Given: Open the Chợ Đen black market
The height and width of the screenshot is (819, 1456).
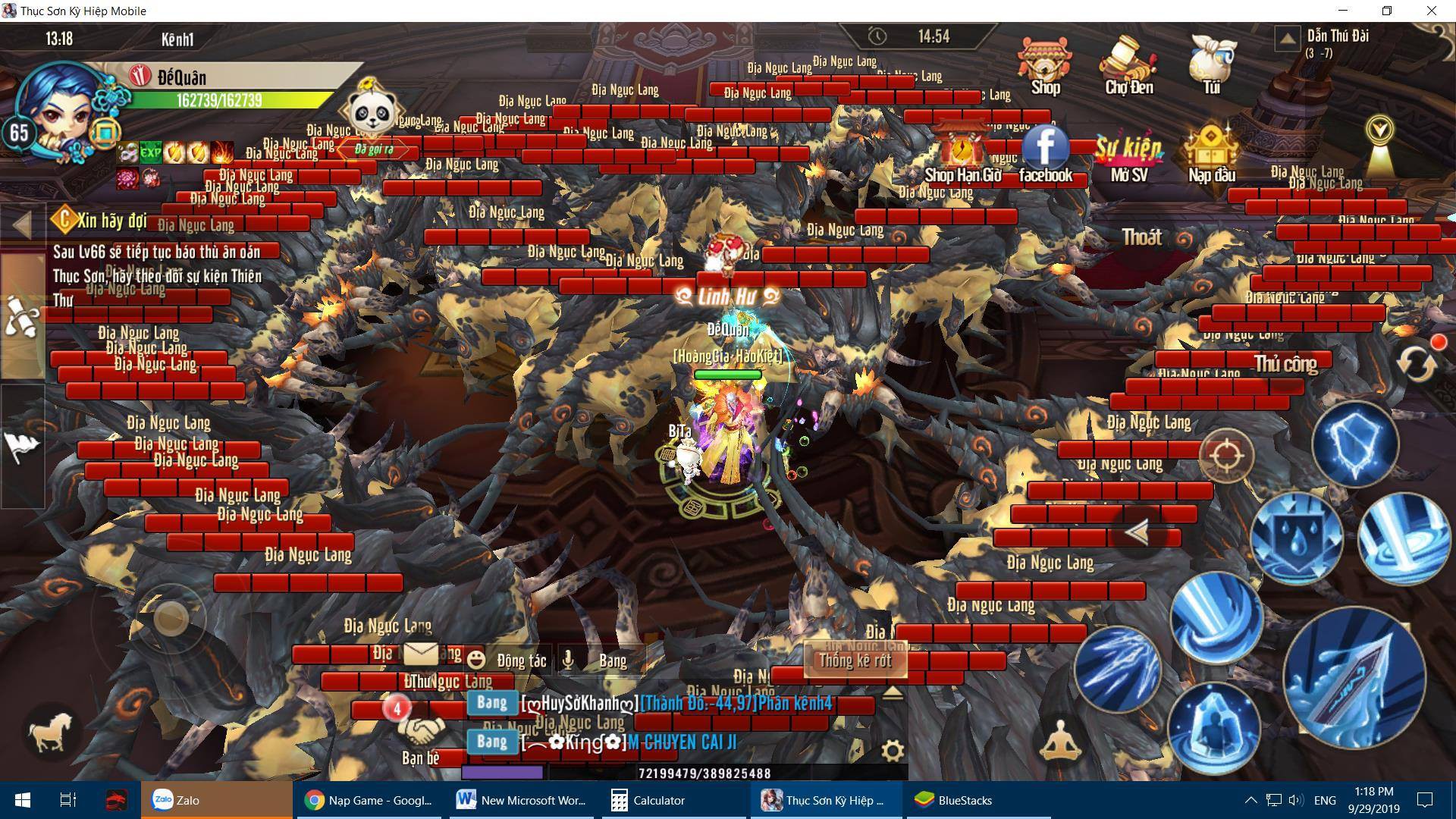Looking at the screenshot, I should tap(1128, 64).
